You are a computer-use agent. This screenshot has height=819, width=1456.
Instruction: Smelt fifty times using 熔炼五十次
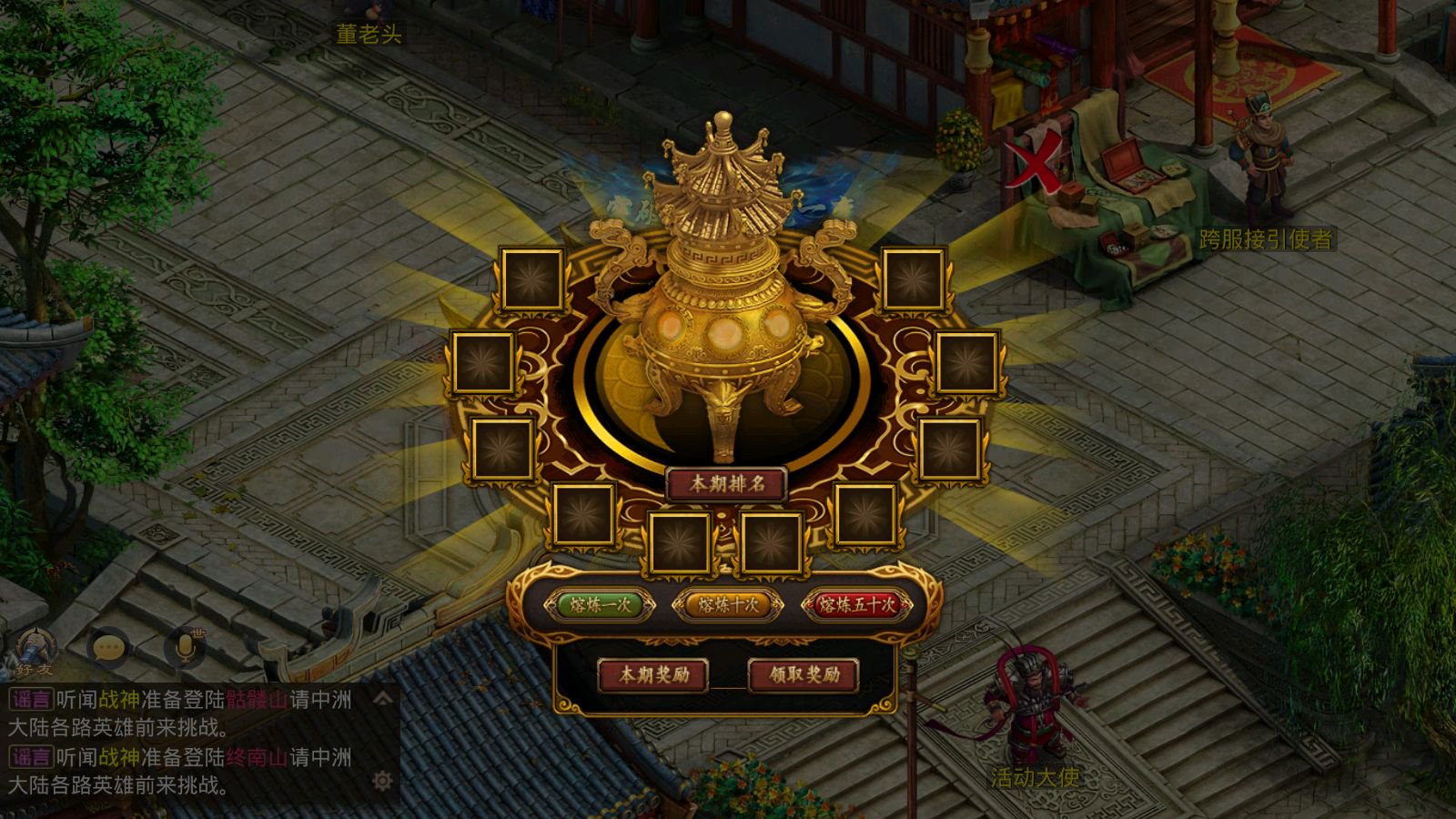(x=856, y=605)
